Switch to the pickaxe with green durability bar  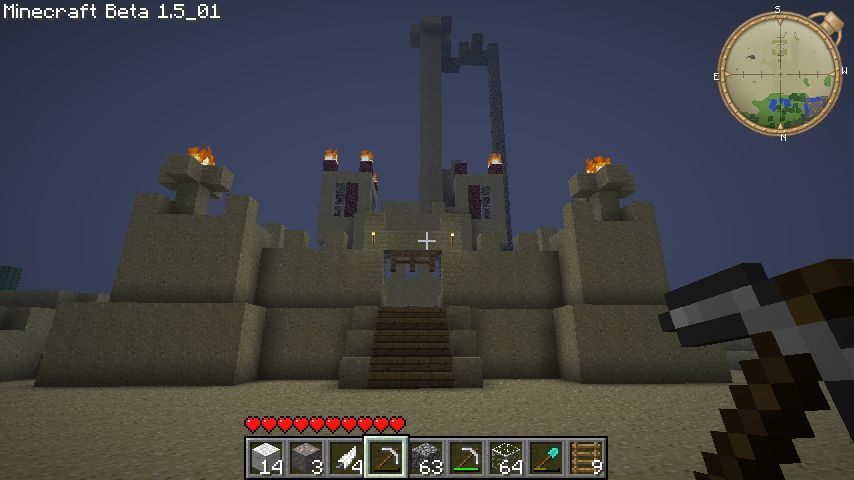[465, 458]
